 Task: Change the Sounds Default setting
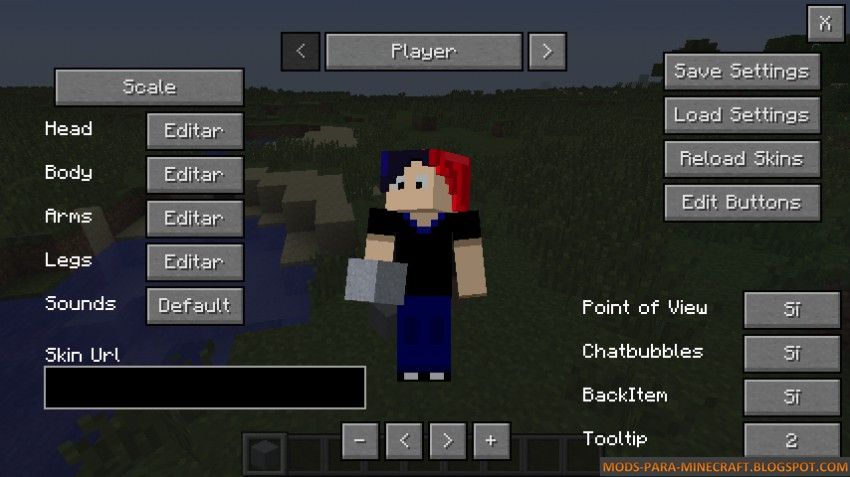(194, 306)
